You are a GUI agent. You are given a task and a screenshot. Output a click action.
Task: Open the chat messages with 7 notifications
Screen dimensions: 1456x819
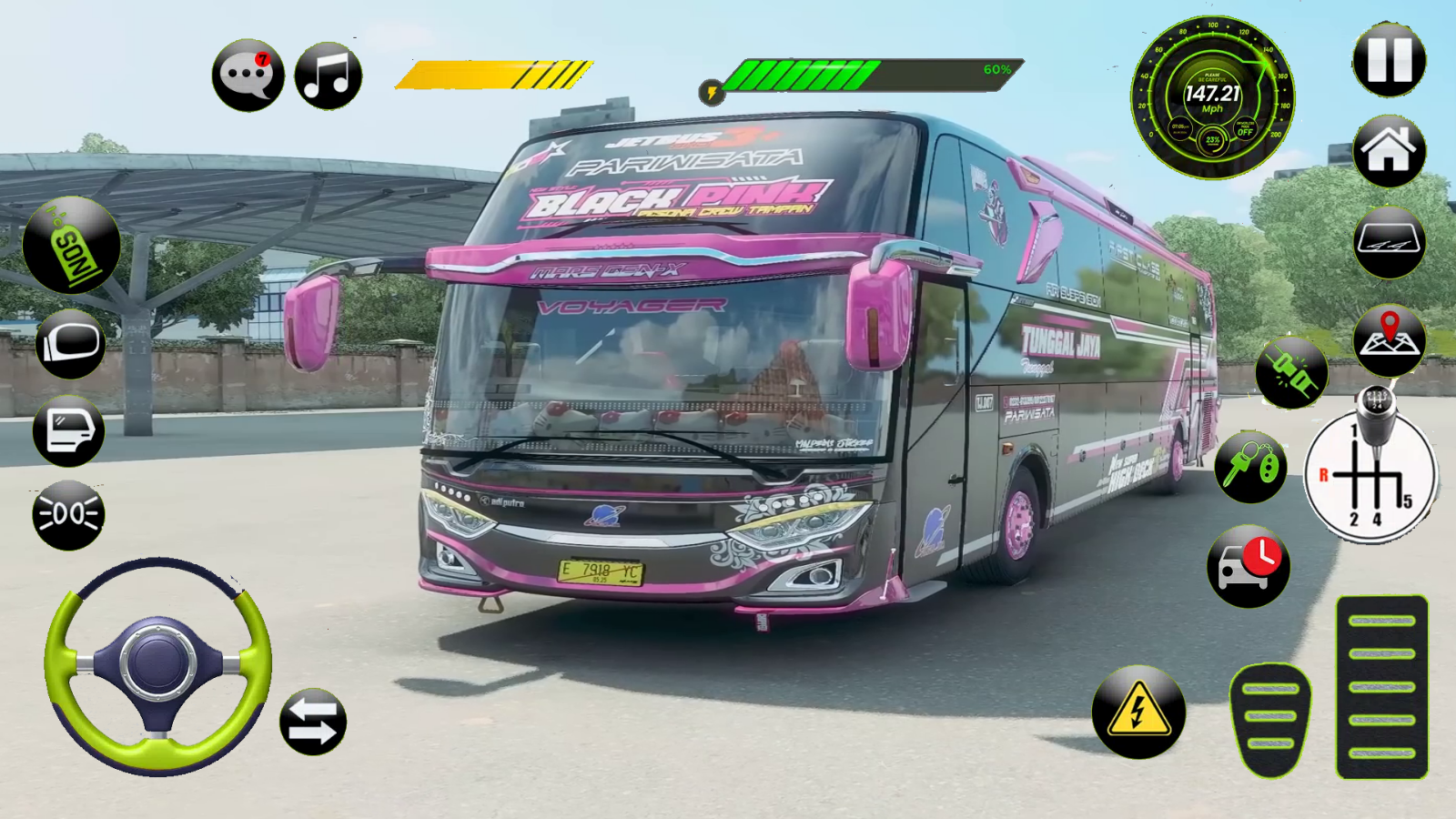pos(246,74)
